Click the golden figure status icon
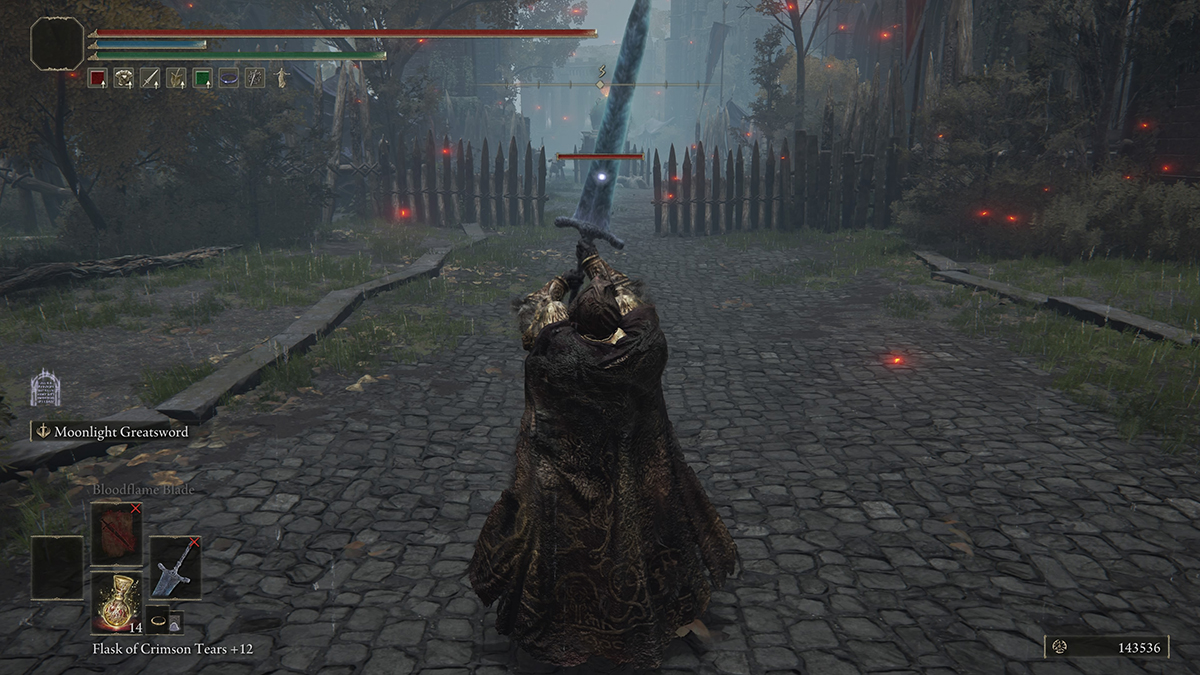 coord(281,77)
